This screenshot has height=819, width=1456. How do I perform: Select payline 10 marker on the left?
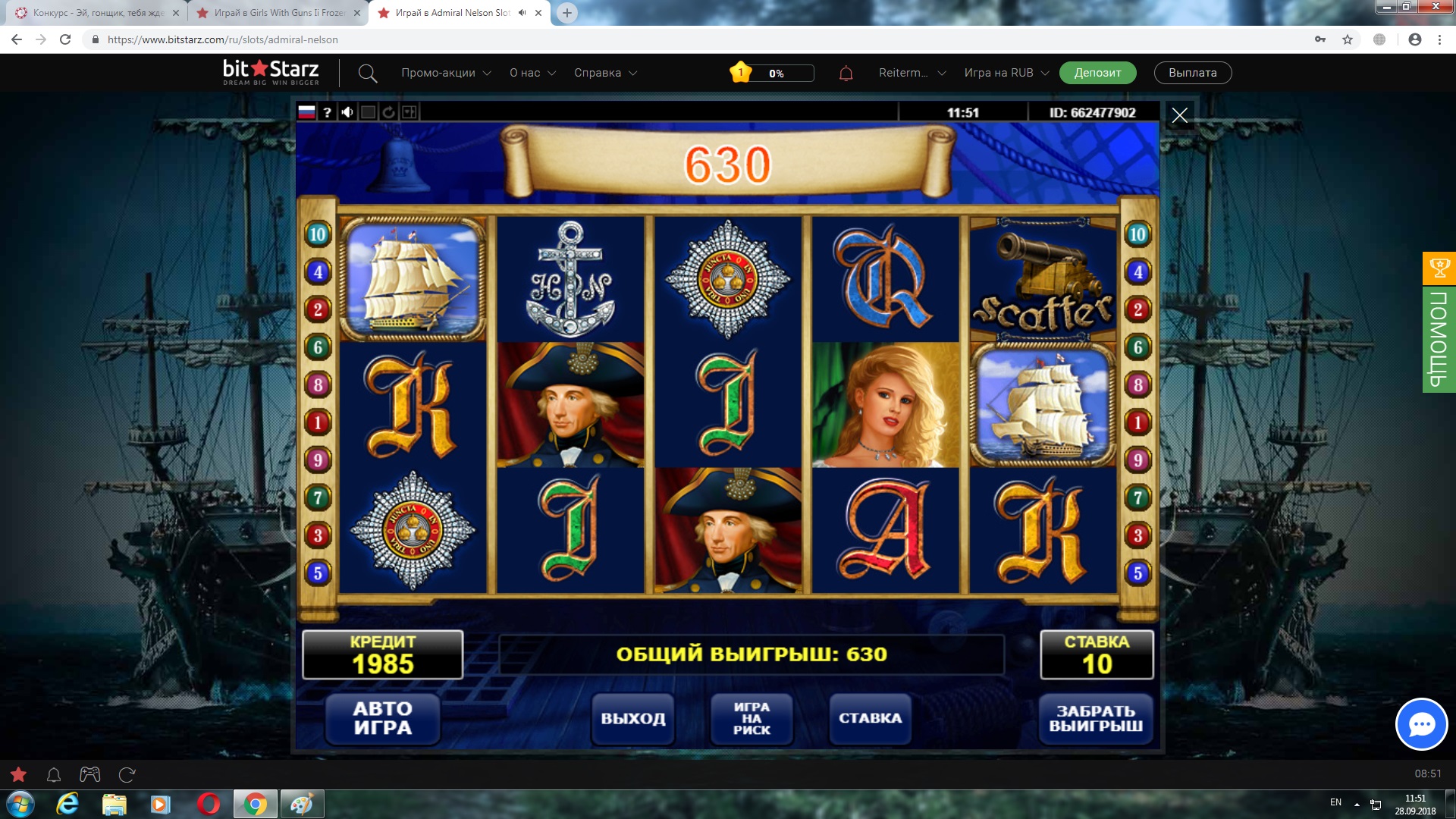point(318,234)
